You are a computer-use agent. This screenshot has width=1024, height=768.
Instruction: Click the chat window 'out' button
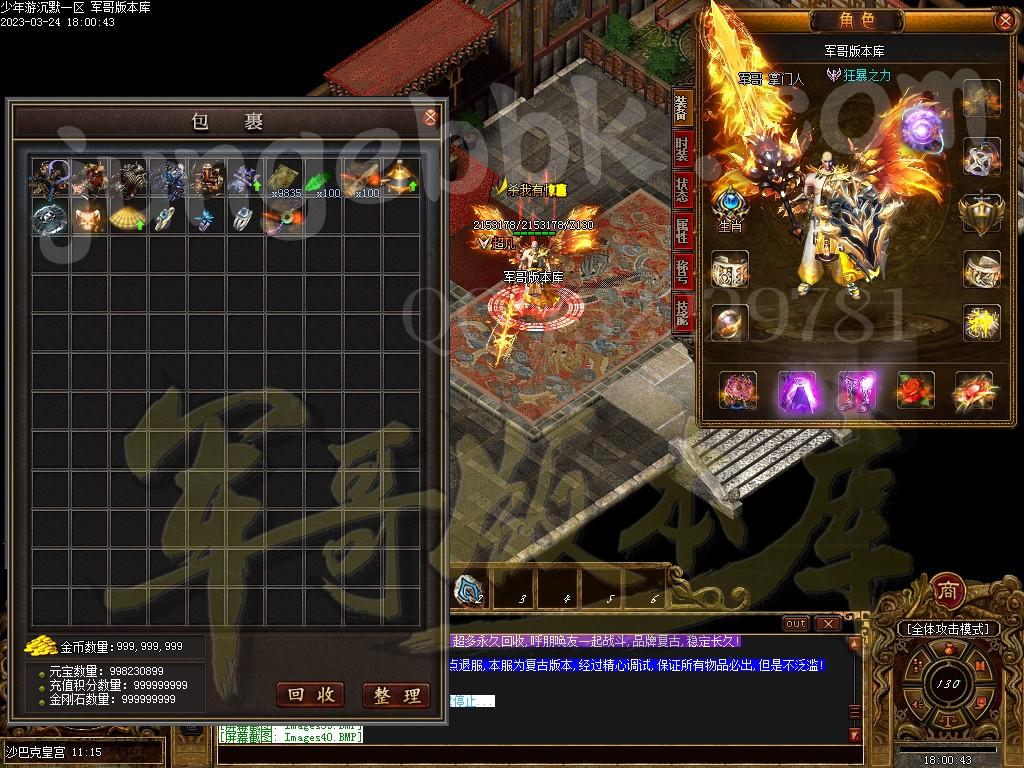click(796, 623)
